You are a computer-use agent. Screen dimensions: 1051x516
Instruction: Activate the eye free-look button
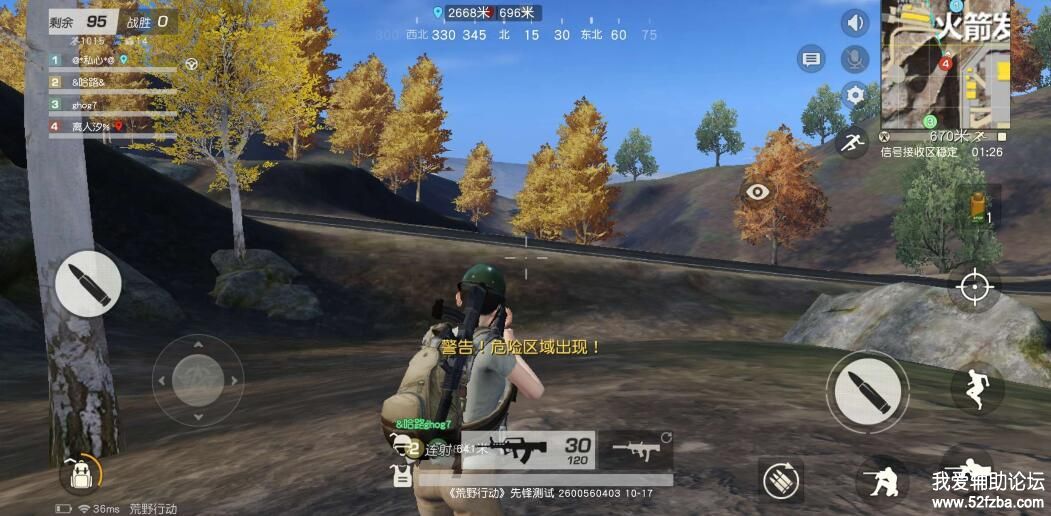[758, 192]
